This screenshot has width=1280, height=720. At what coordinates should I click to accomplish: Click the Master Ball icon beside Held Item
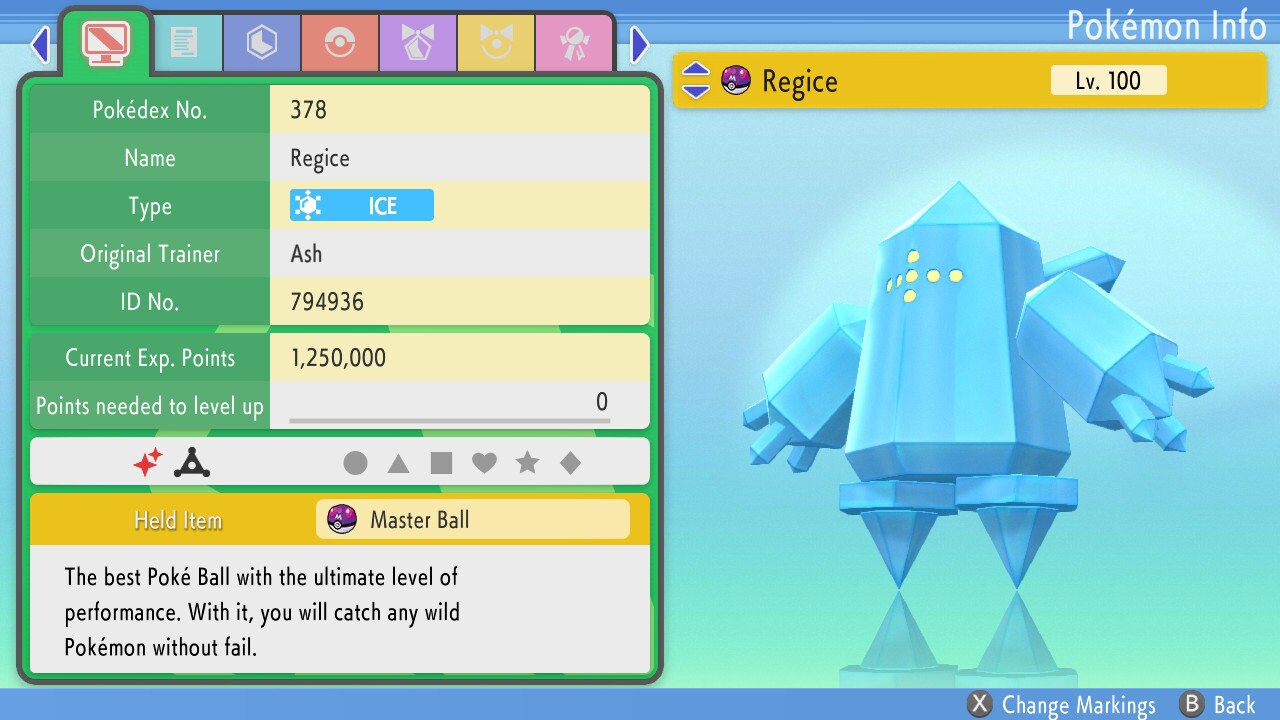[x=341, y=519]
